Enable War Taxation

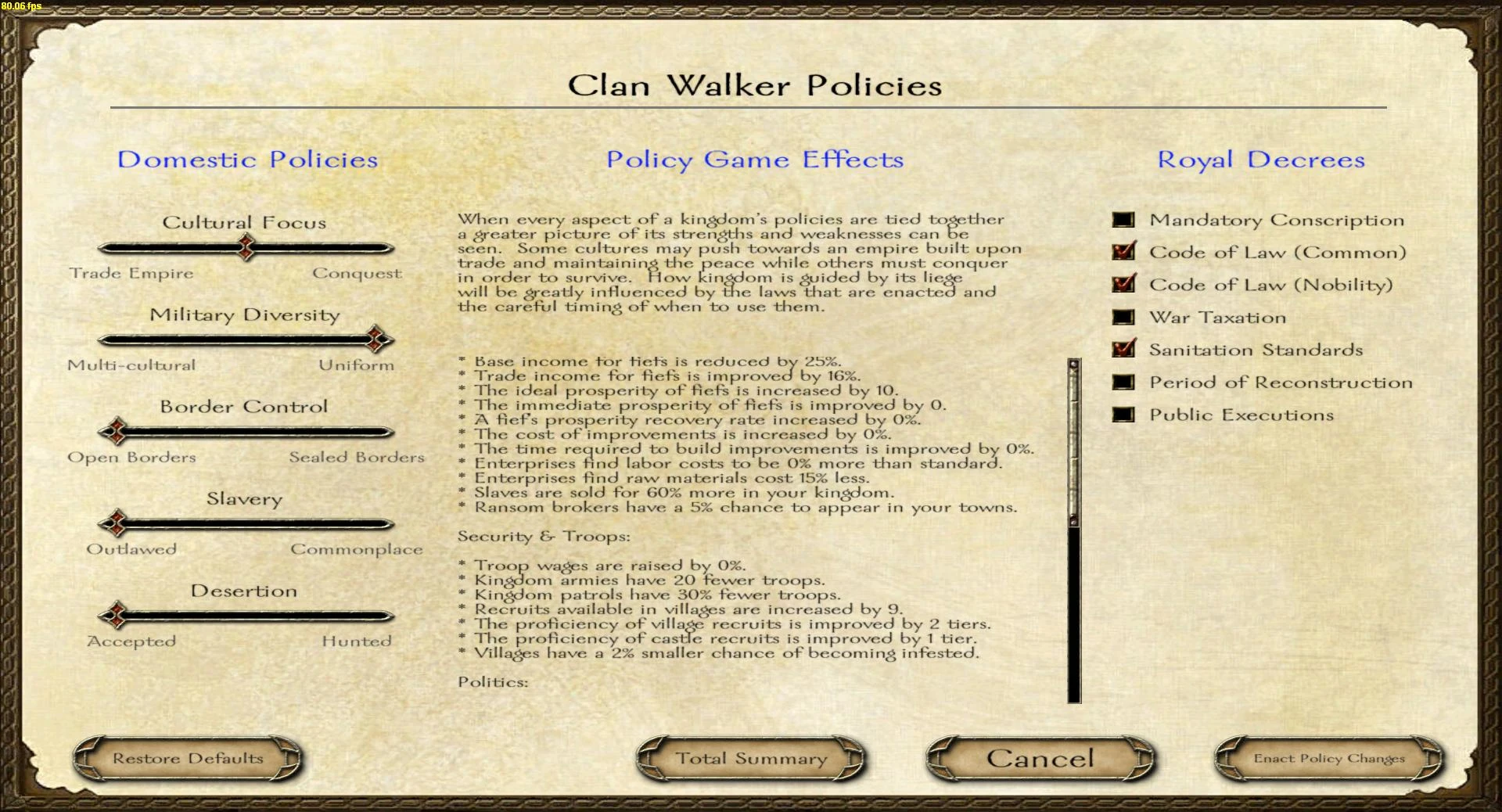click(x=1123, y=317)
